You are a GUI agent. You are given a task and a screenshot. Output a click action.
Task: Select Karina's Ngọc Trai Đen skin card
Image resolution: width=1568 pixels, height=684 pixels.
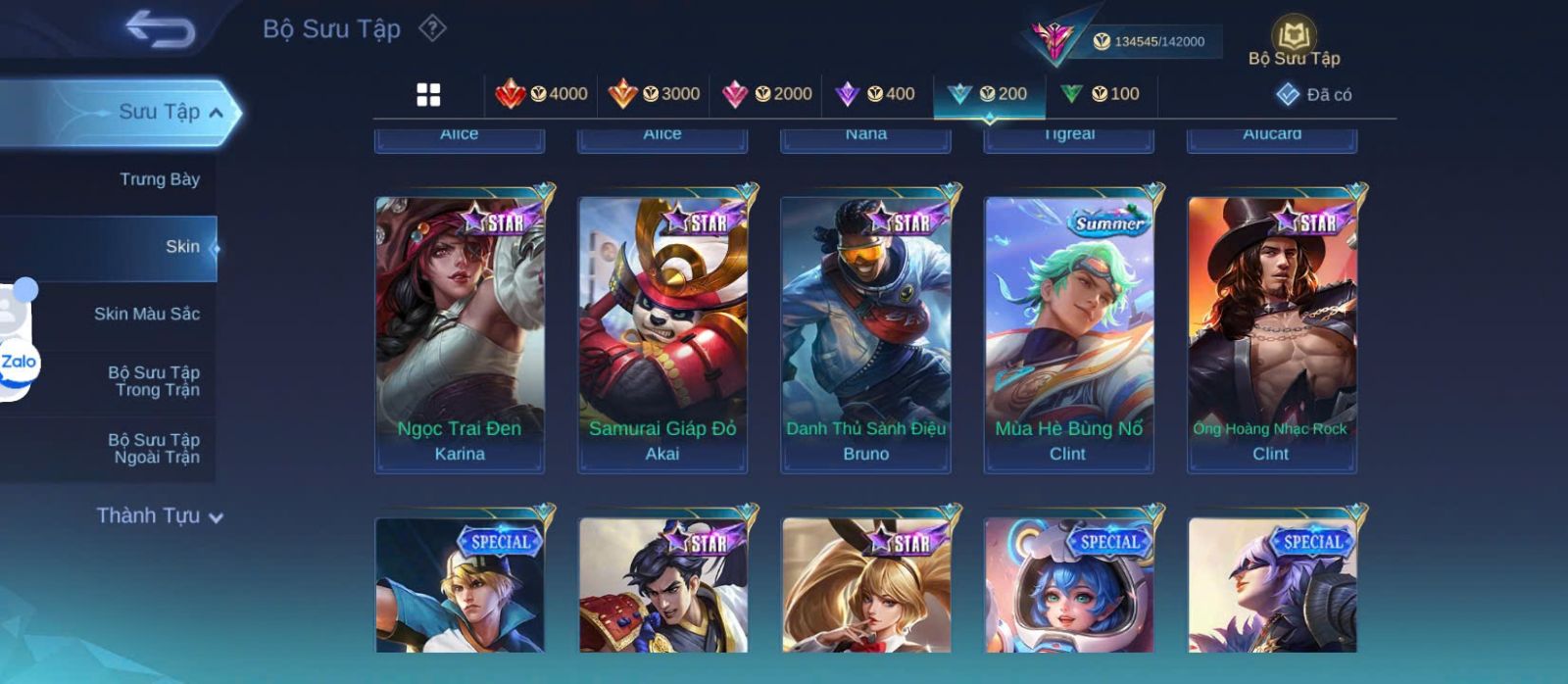coord(460,333)
